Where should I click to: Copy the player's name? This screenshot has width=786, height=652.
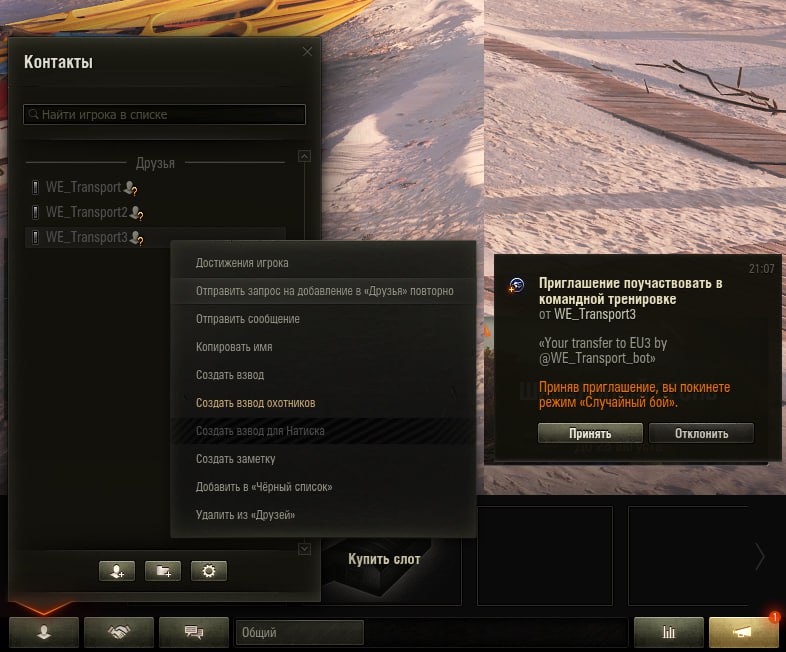click(234, 347)
